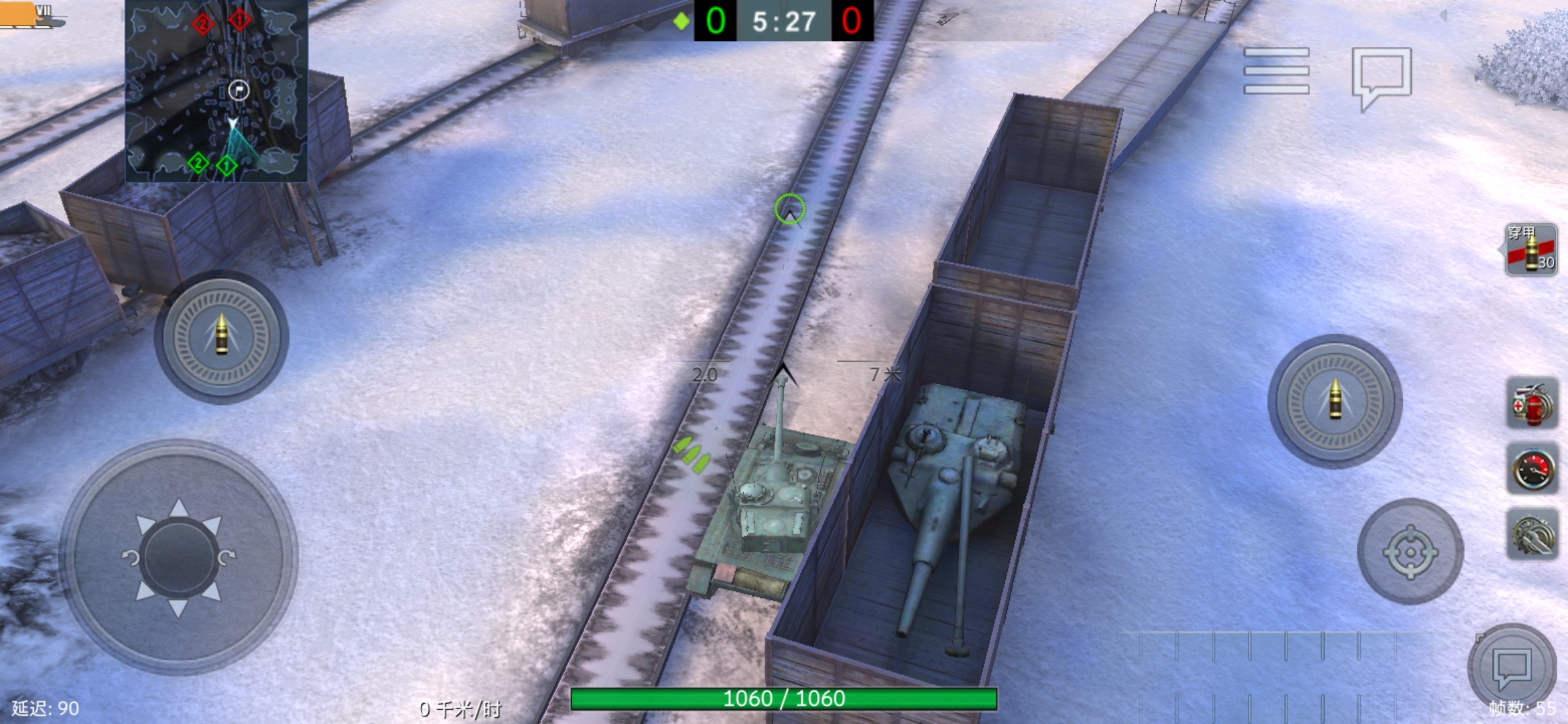Open the square speech bubble chat icon
Image resolution: width=1568 pixels, height=724 pixels.
[1381, 76]
